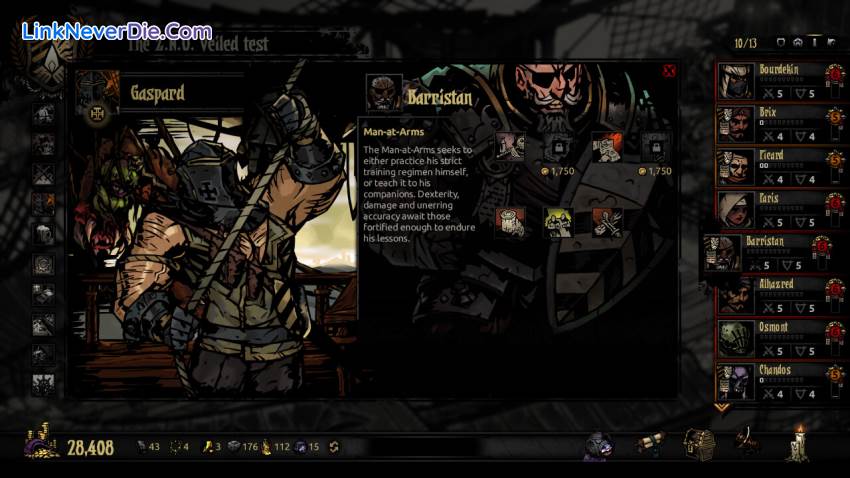The image size is (850, 478).
Task: Open the LinkNeverDie.Com watermark link
Action: [117, 31]
